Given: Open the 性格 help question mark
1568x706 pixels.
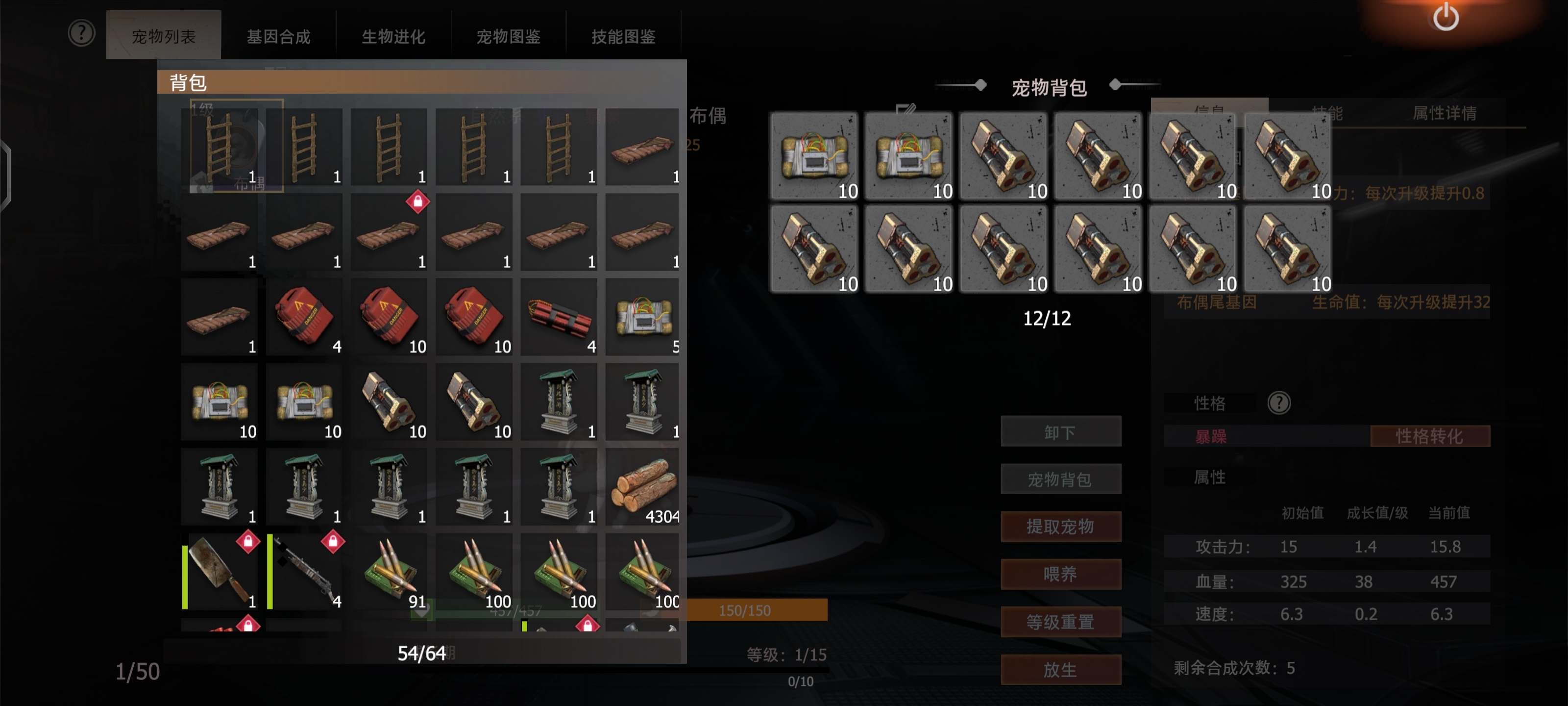Looking at the screenshot, I should click(1279, 403).
